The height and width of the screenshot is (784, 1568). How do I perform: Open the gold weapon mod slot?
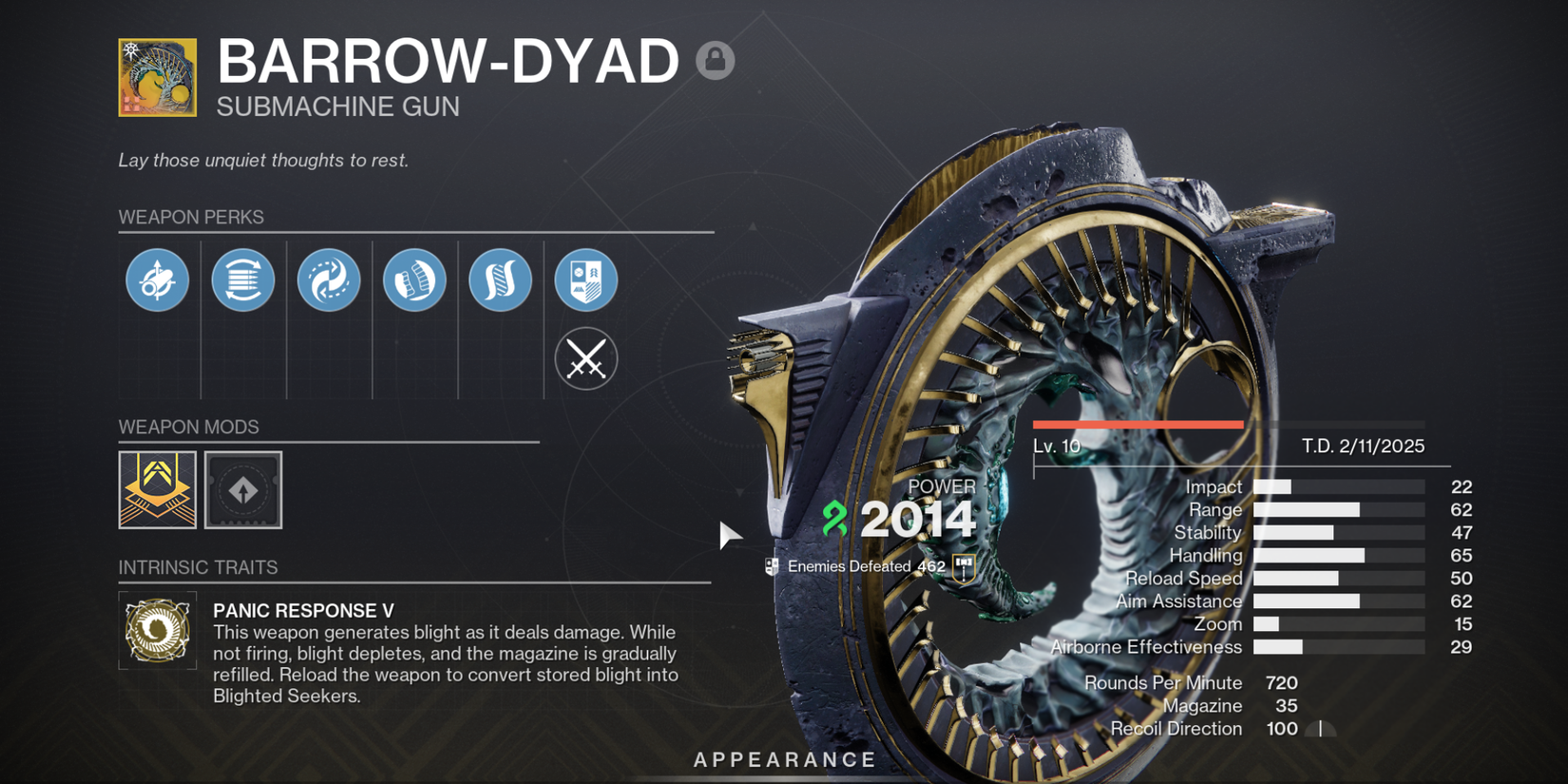[x=157, y=490]
